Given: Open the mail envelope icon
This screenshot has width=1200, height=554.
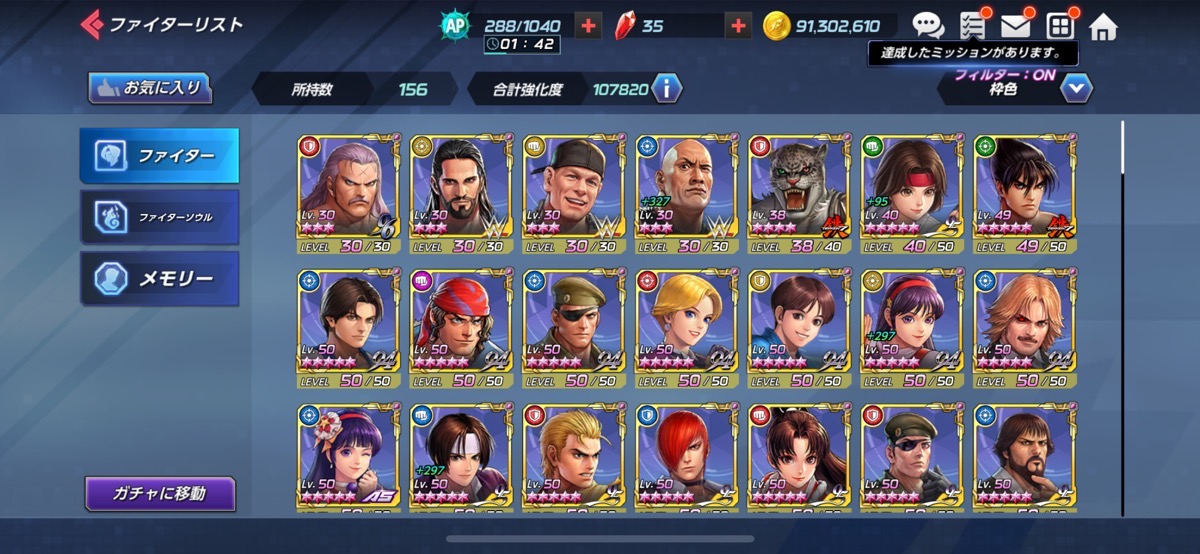Looking at the screenshot, I should pos(1015,26).
